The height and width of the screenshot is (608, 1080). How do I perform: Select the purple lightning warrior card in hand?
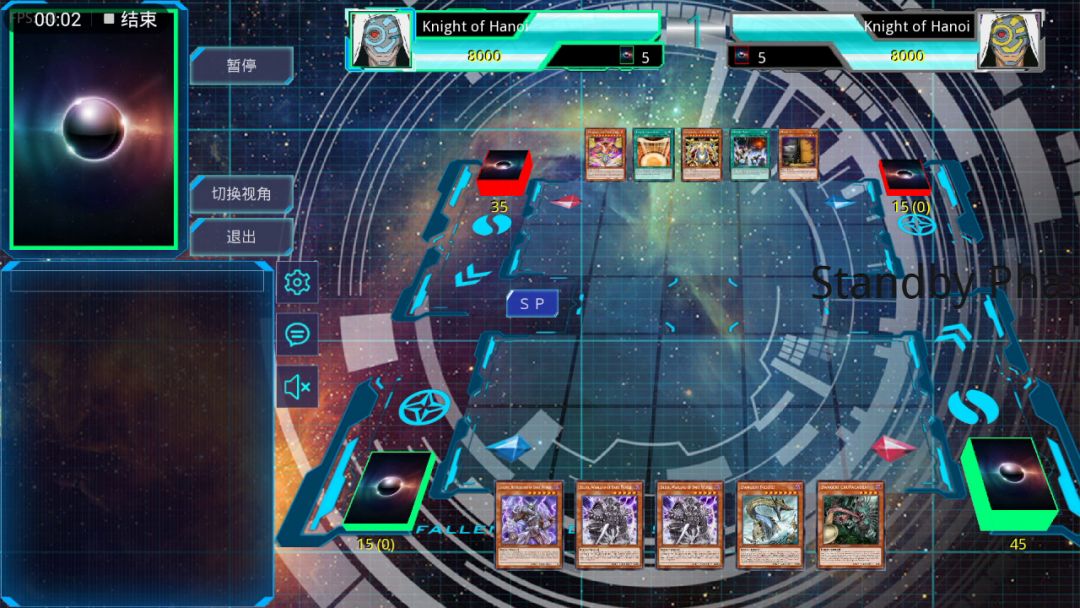point(529,524)
